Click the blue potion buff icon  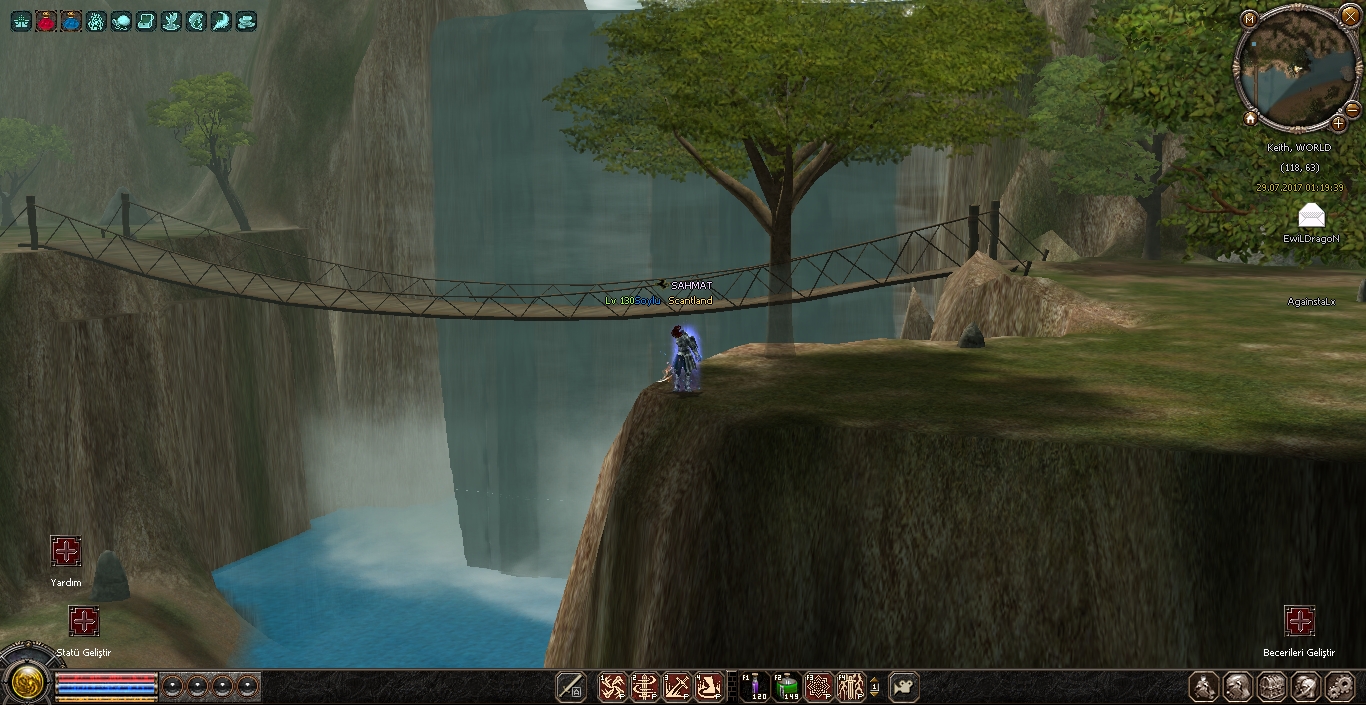[x=71, y=21]
